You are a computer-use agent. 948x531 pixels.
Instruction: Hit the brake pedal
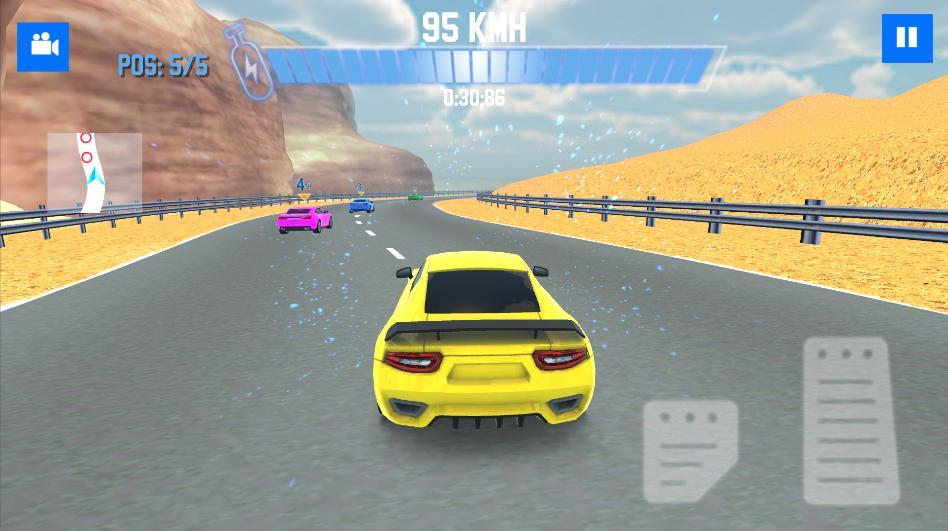click(x=690, y=450)
